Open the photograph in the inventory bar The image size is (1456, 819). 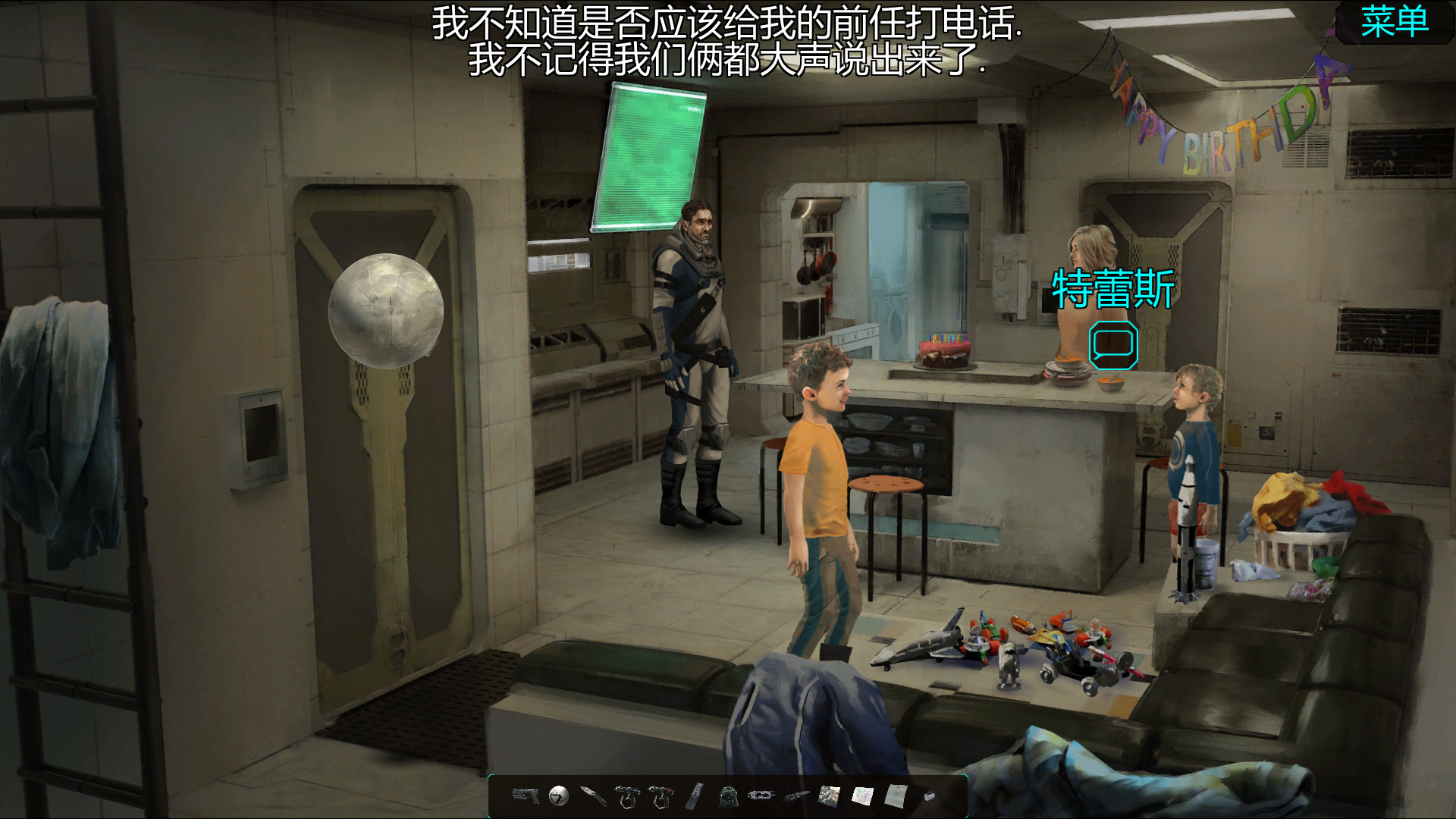(x=830, y=795)
